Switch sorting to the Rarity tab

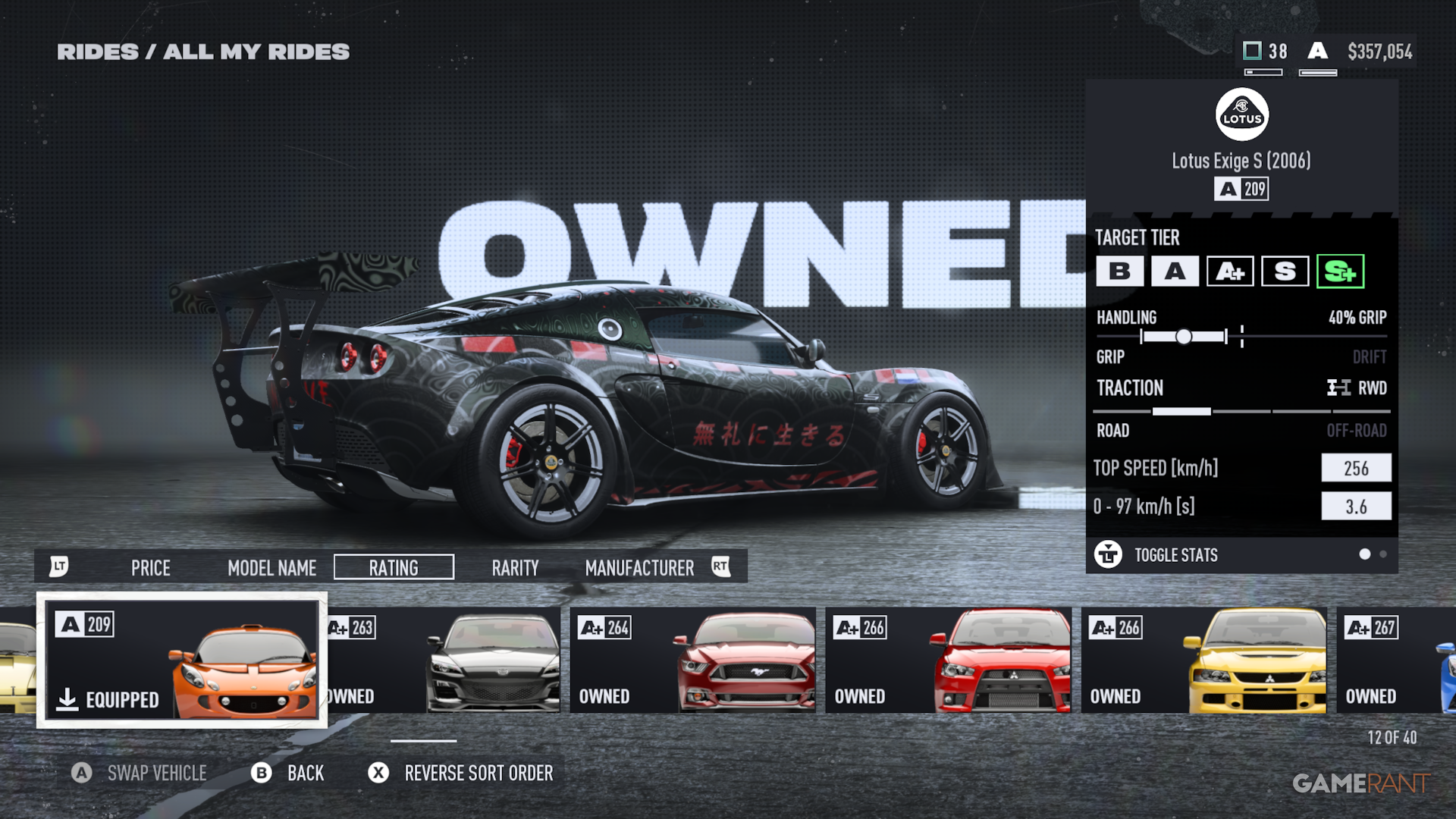(x=515, y=566)
